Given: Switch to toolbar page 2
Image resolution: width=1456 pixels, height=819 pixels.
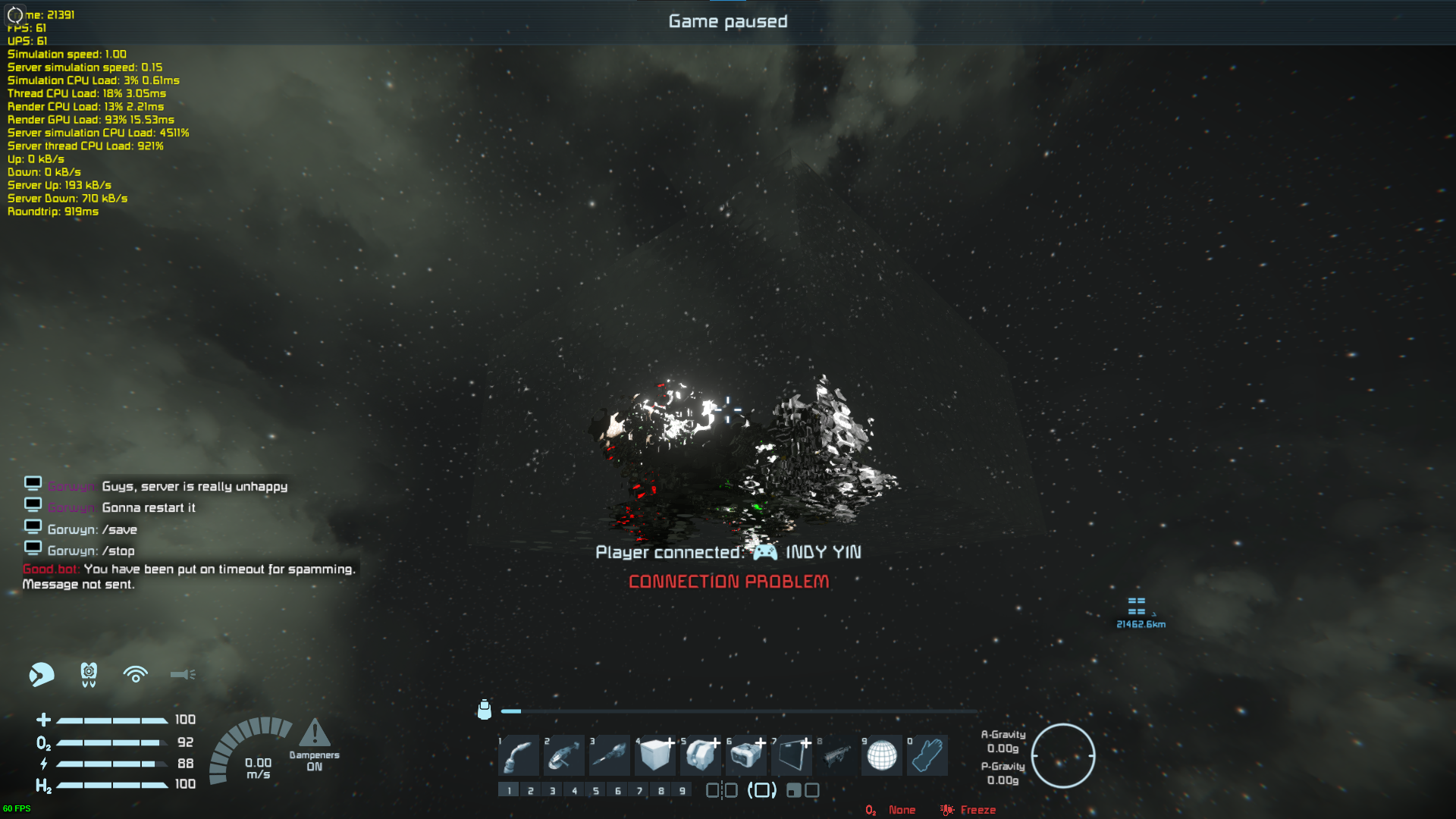Looking at the screenshot, I should pyautogui.click(x=531, y=790).
